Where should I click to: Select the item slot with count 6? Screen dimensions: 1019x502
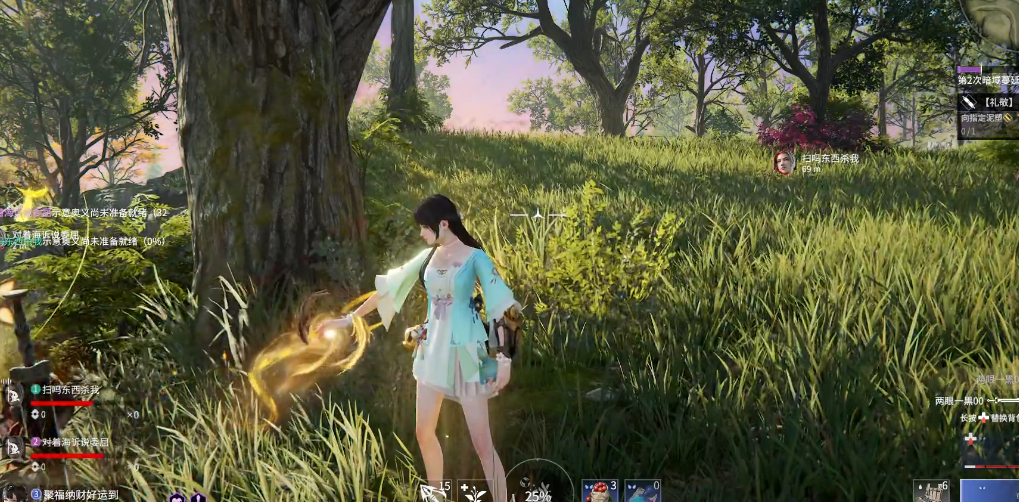tap(931, 490)
